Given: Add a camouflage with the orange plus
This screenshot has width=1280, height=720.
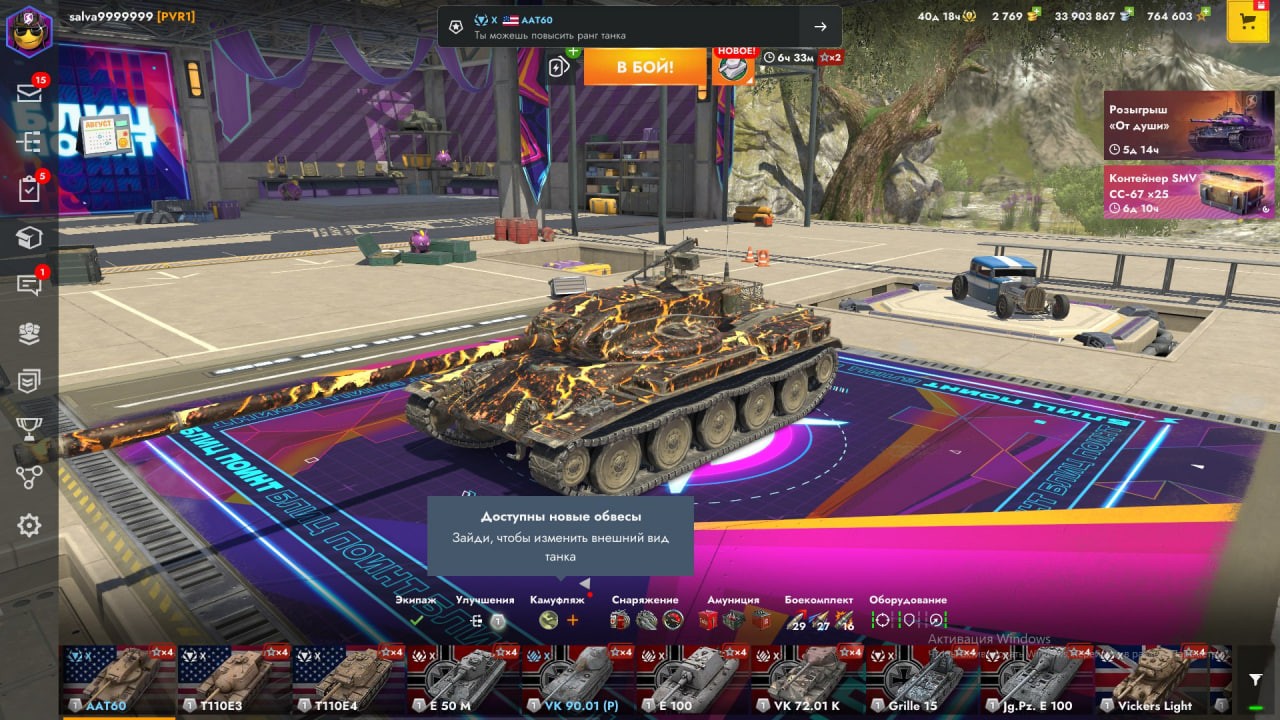Looking at the screenshot, I should click(573, 620).
